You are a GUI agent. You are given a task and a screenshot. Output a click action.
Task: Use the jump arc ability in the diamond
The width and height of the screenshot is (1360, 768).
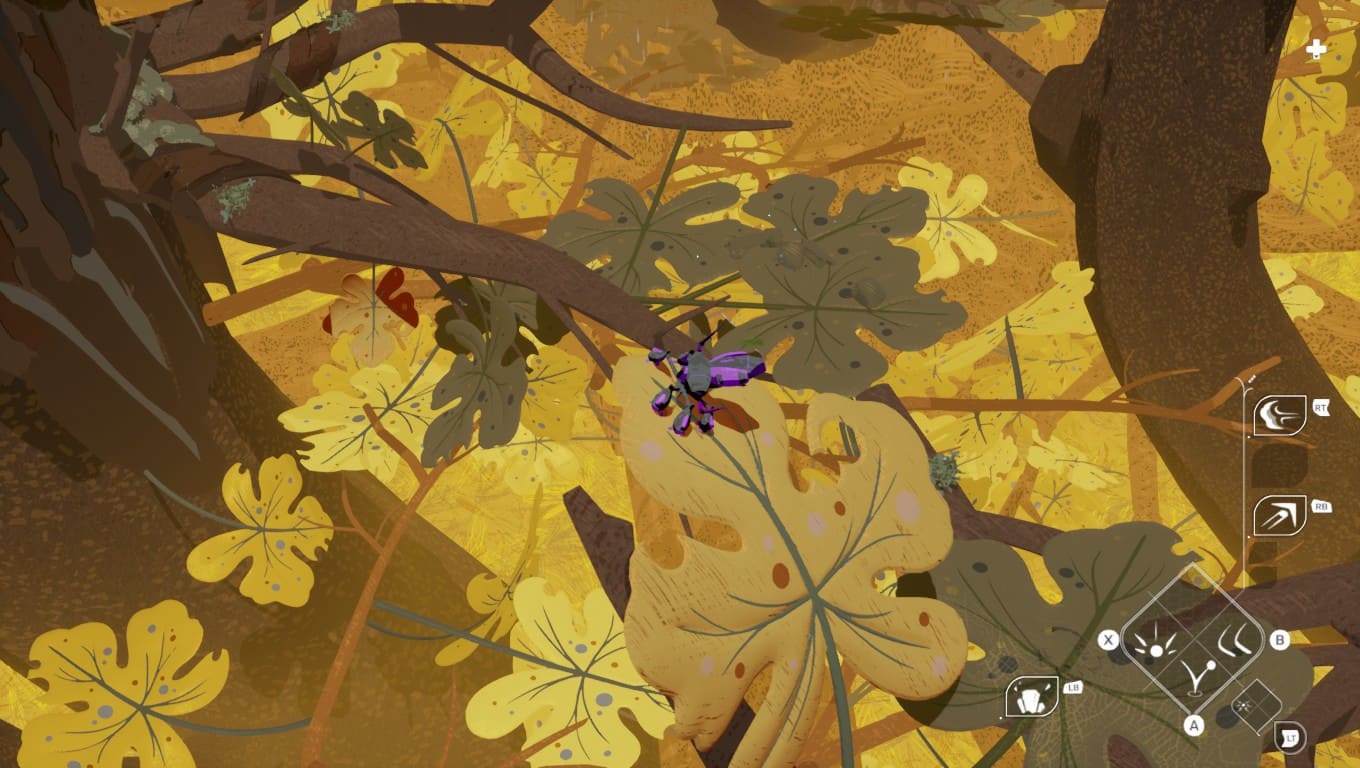tap(1196, 678)
